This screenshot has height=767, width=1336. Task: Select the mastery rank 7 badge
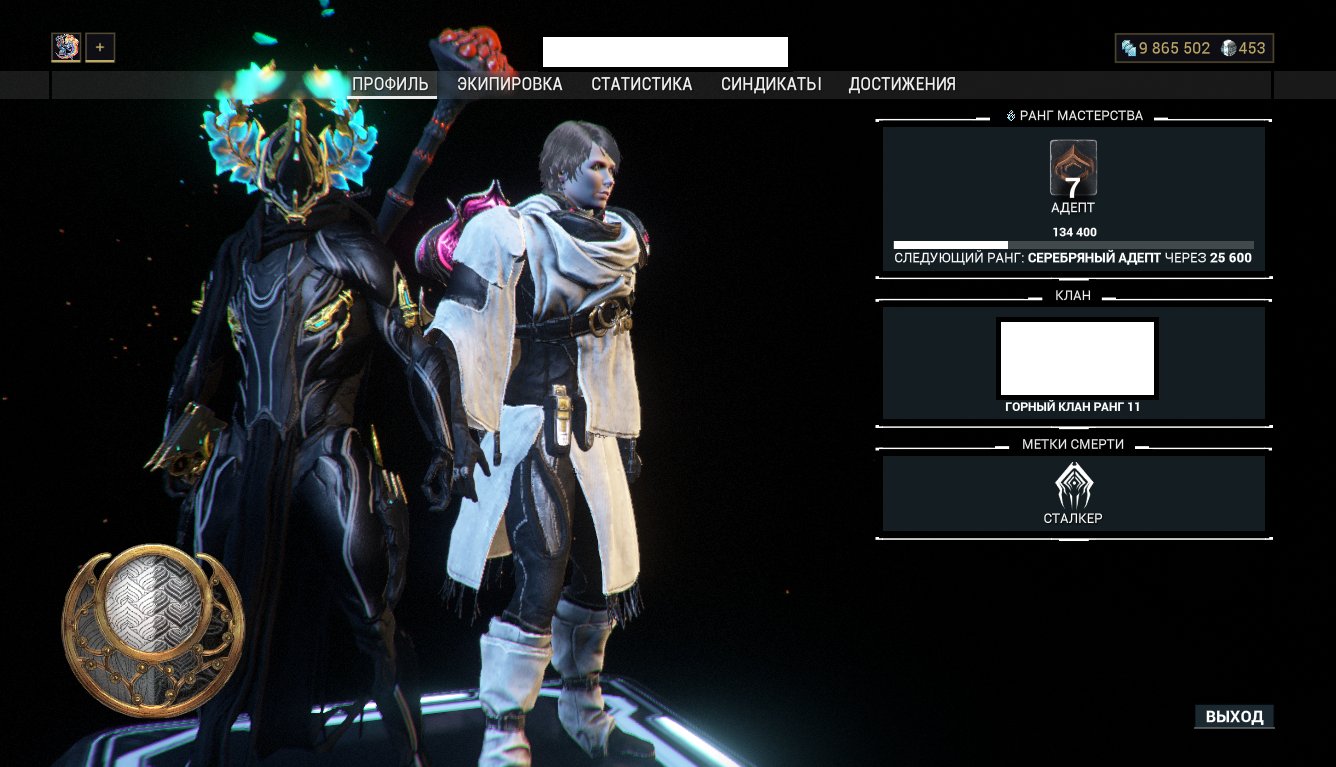(x=1073, y=168)
